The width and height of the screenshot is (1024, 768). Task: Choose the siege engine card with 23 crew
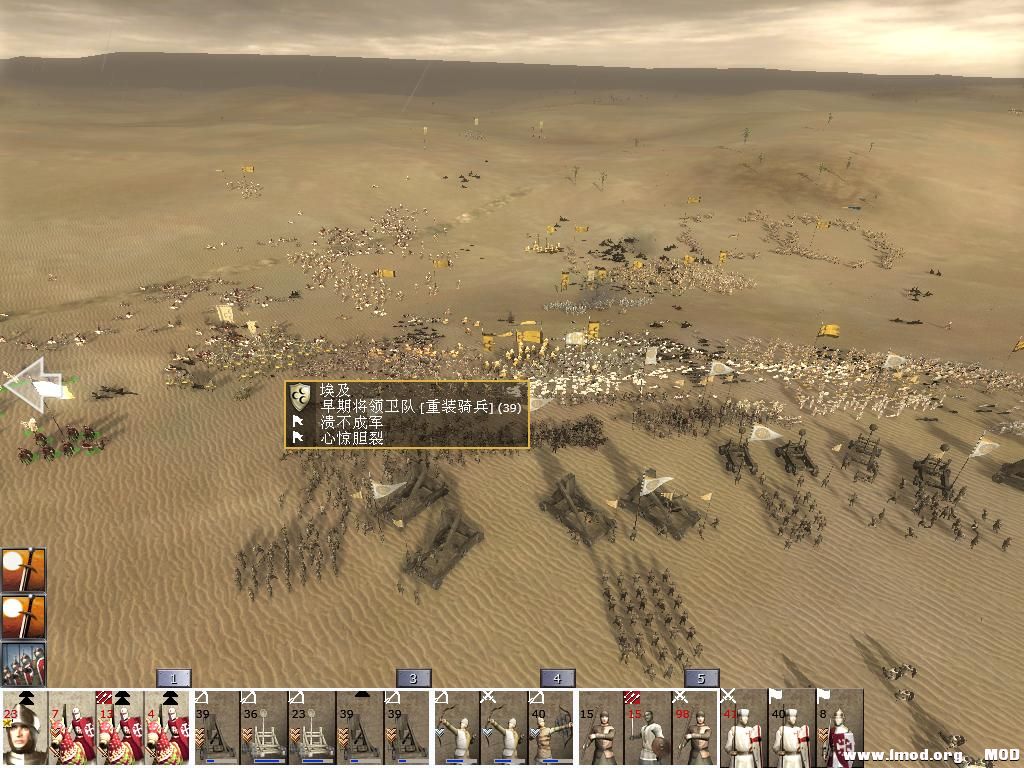[x=312, y=729]
